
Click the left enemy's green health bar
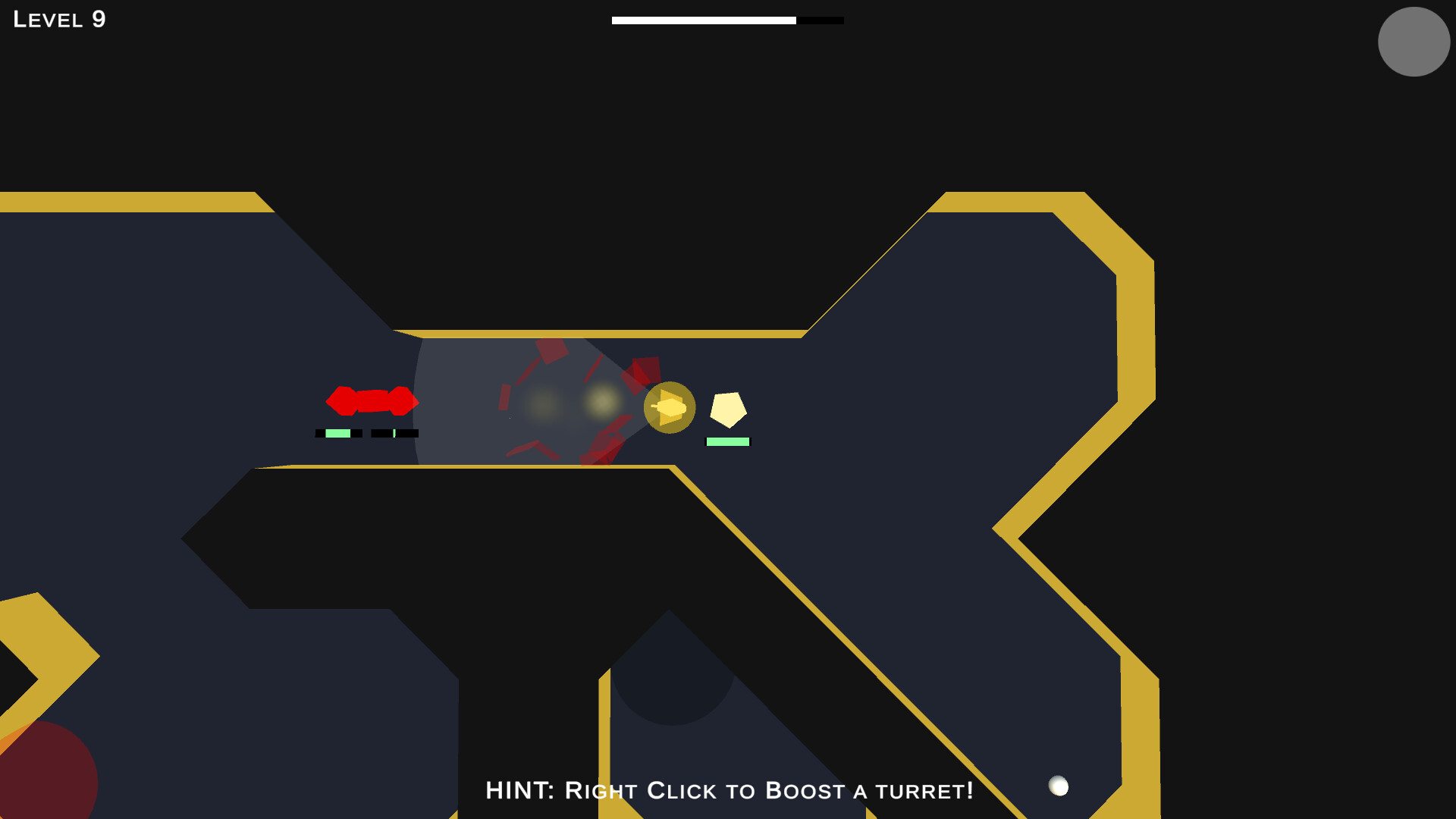[340, 434]
